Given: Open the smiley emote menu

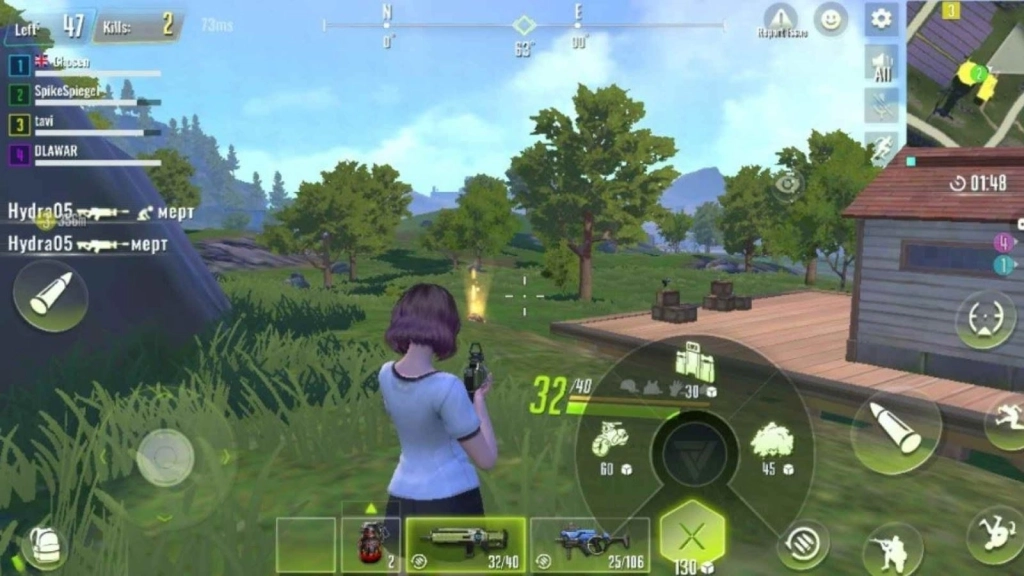Looking at the screenshot, I should click(x=830, y=18).
